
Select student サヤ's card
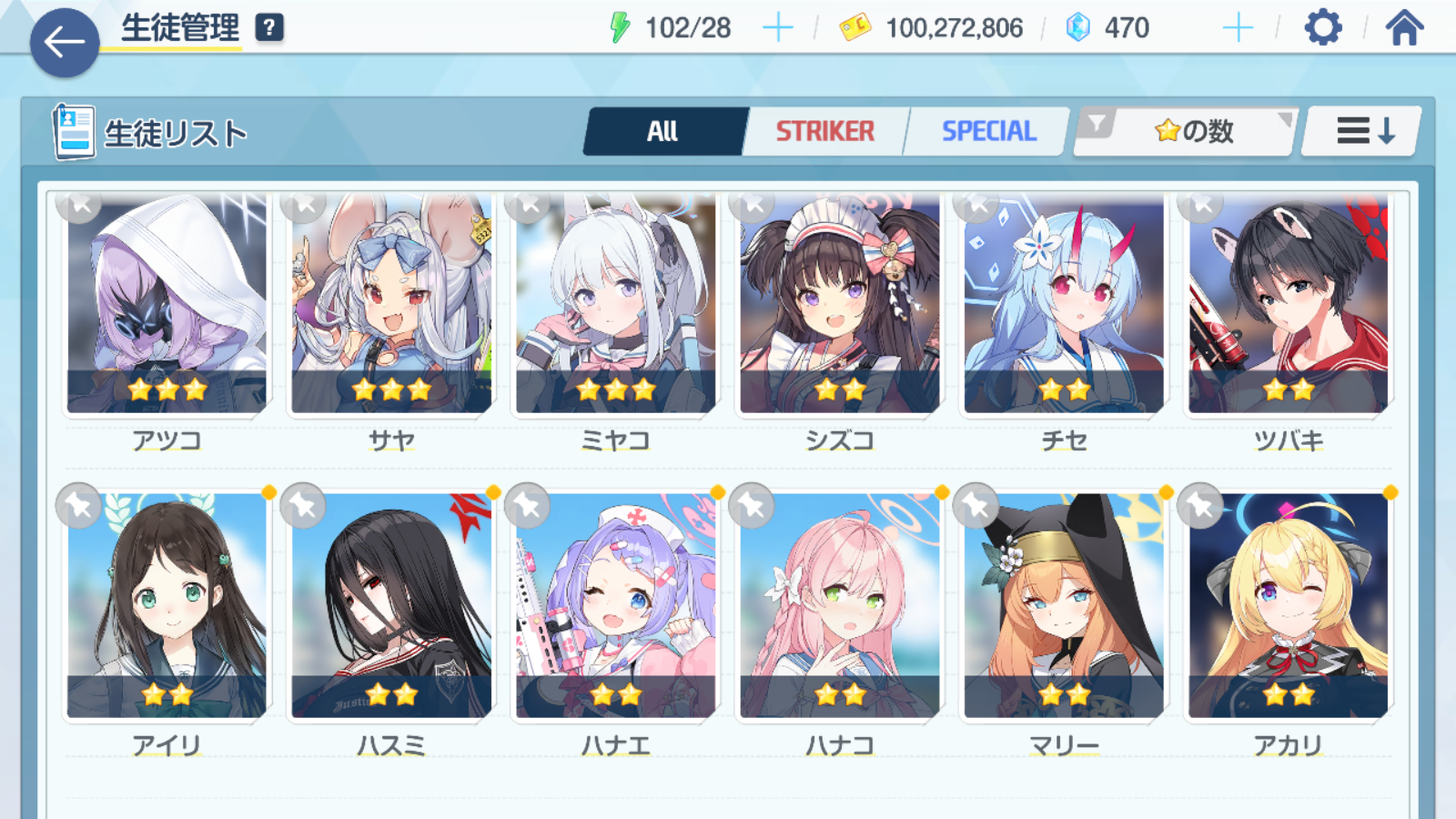coord(391,305)
